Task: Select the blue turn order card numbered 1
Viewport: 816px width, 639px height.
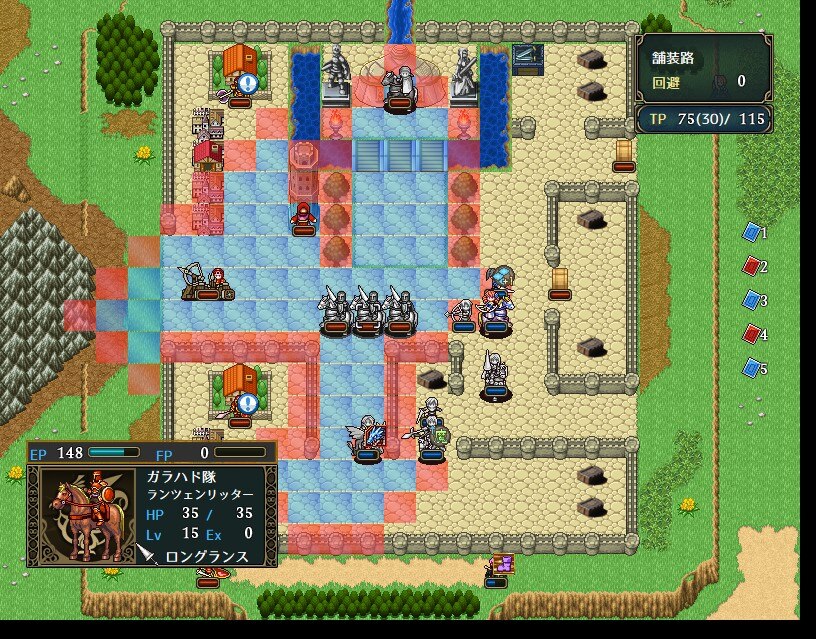Action: (752, 232)
